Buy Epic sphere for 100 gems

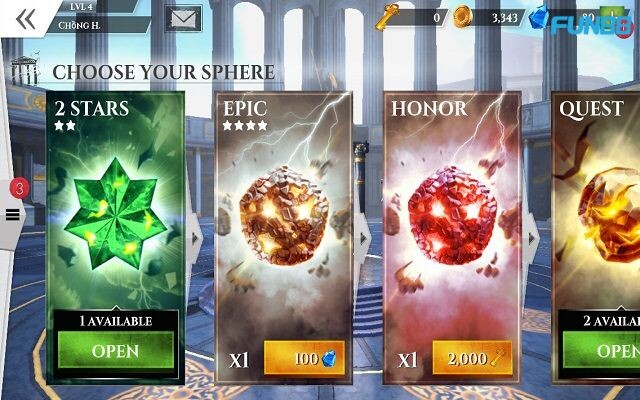[304, 358]
